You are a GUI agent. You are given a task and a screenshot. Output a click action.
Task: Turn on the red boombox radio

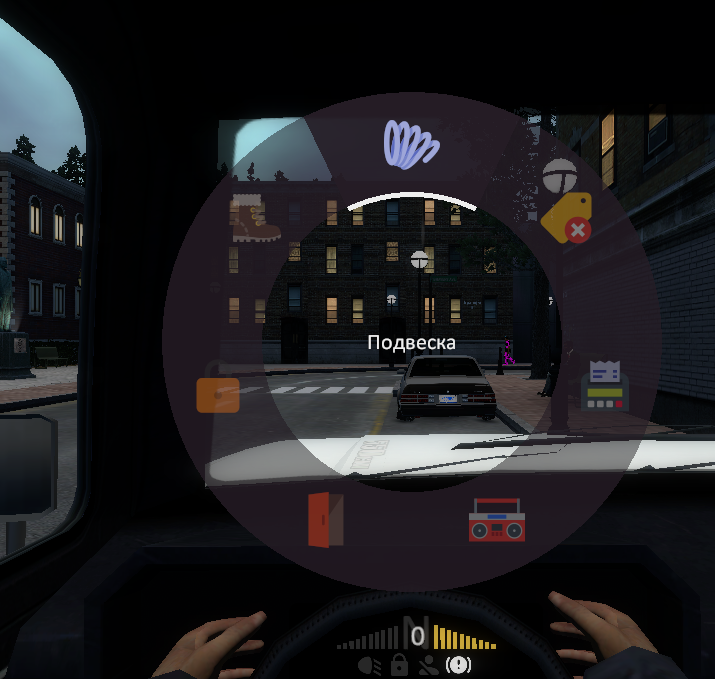(x=496, y=519)
